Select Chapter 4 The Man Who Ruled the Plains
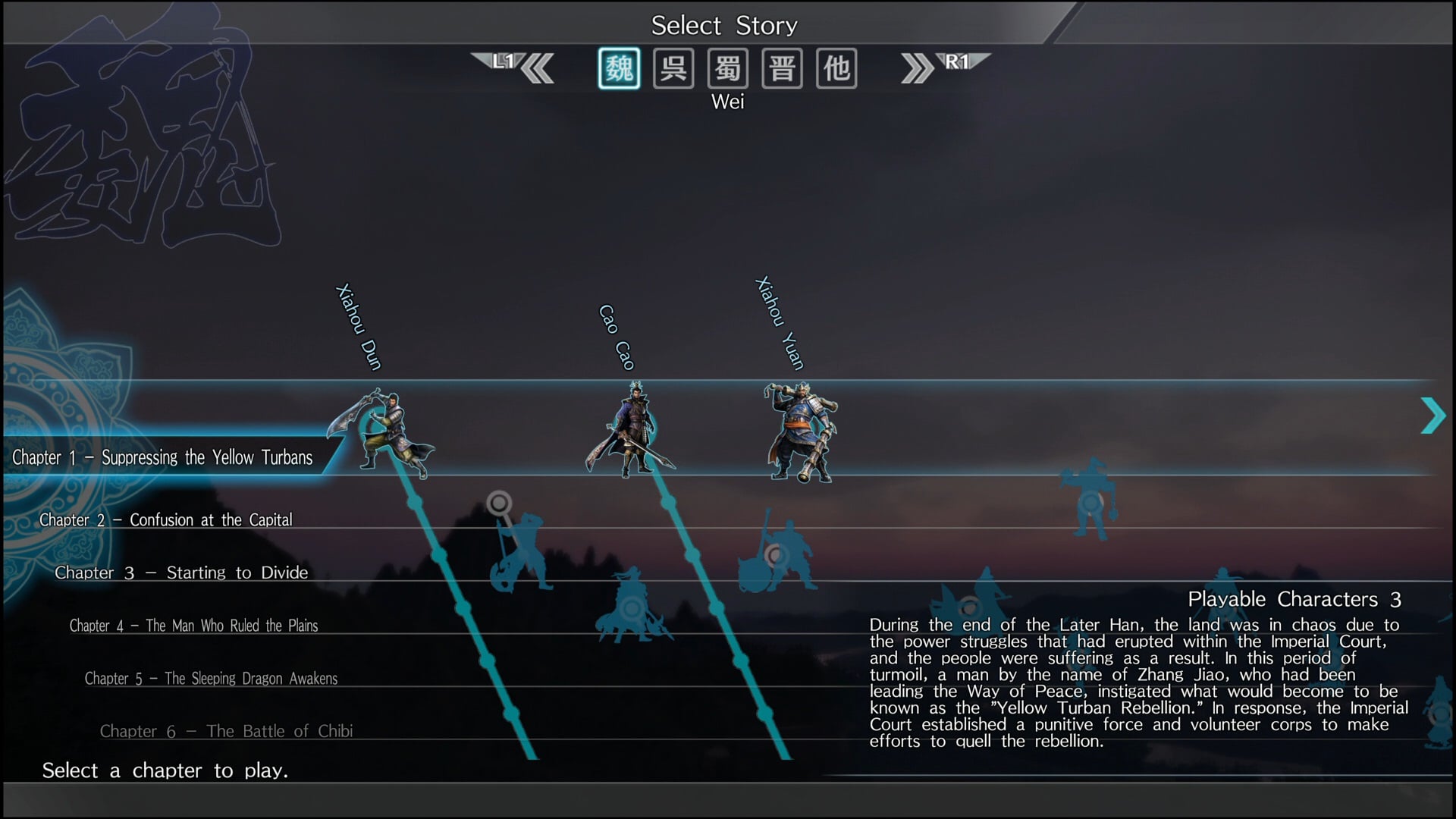 pos(193,626)
